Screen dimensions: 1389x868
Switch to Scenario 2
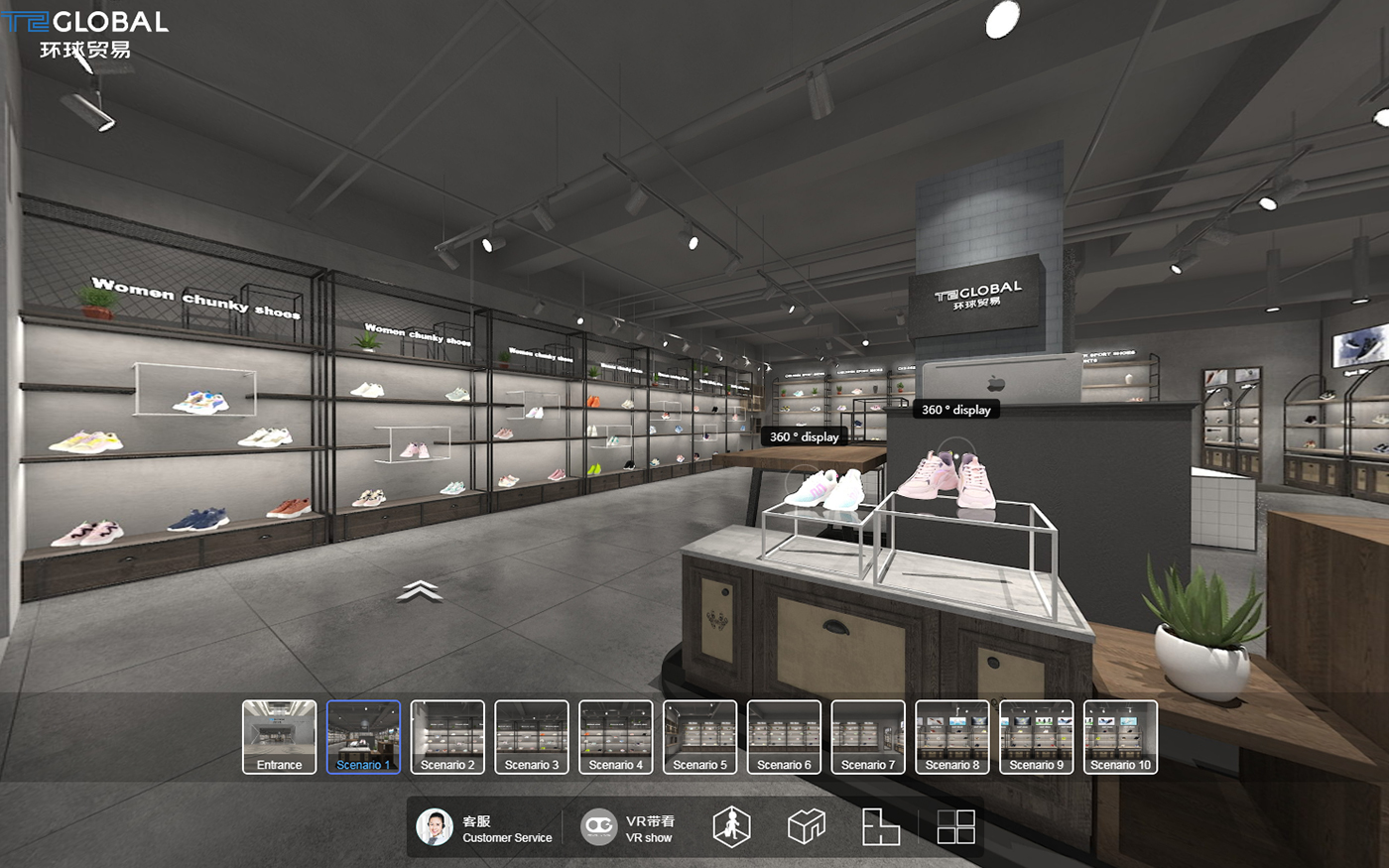(447, 736)
